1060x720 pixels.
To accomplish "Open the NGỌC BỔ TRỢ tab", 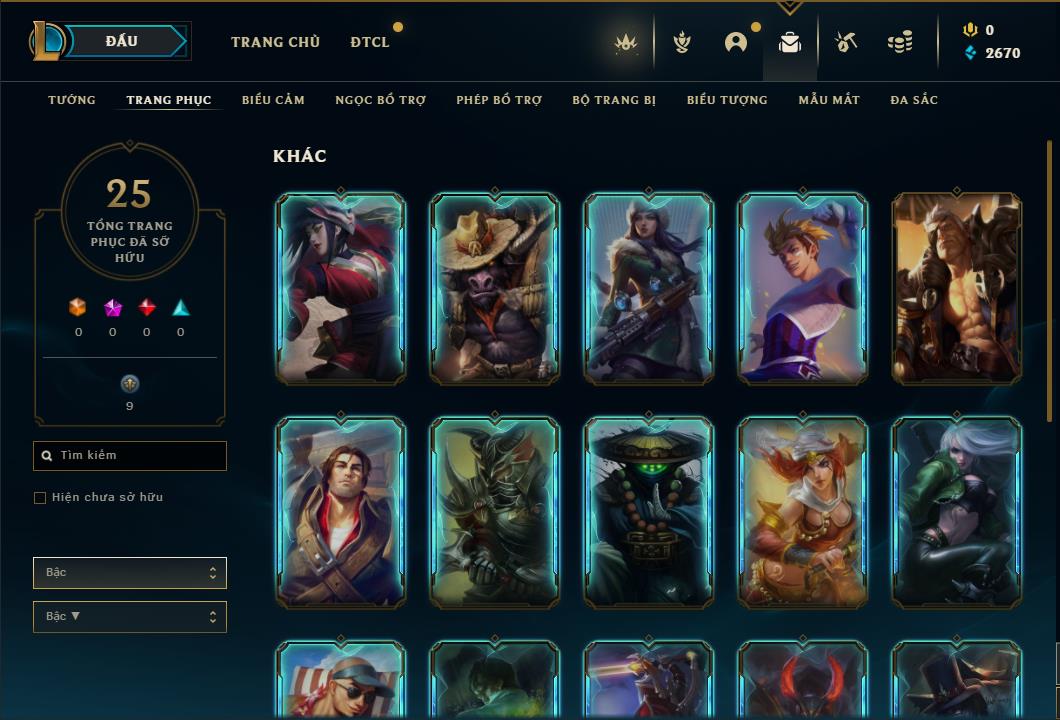I will (380, 100).
